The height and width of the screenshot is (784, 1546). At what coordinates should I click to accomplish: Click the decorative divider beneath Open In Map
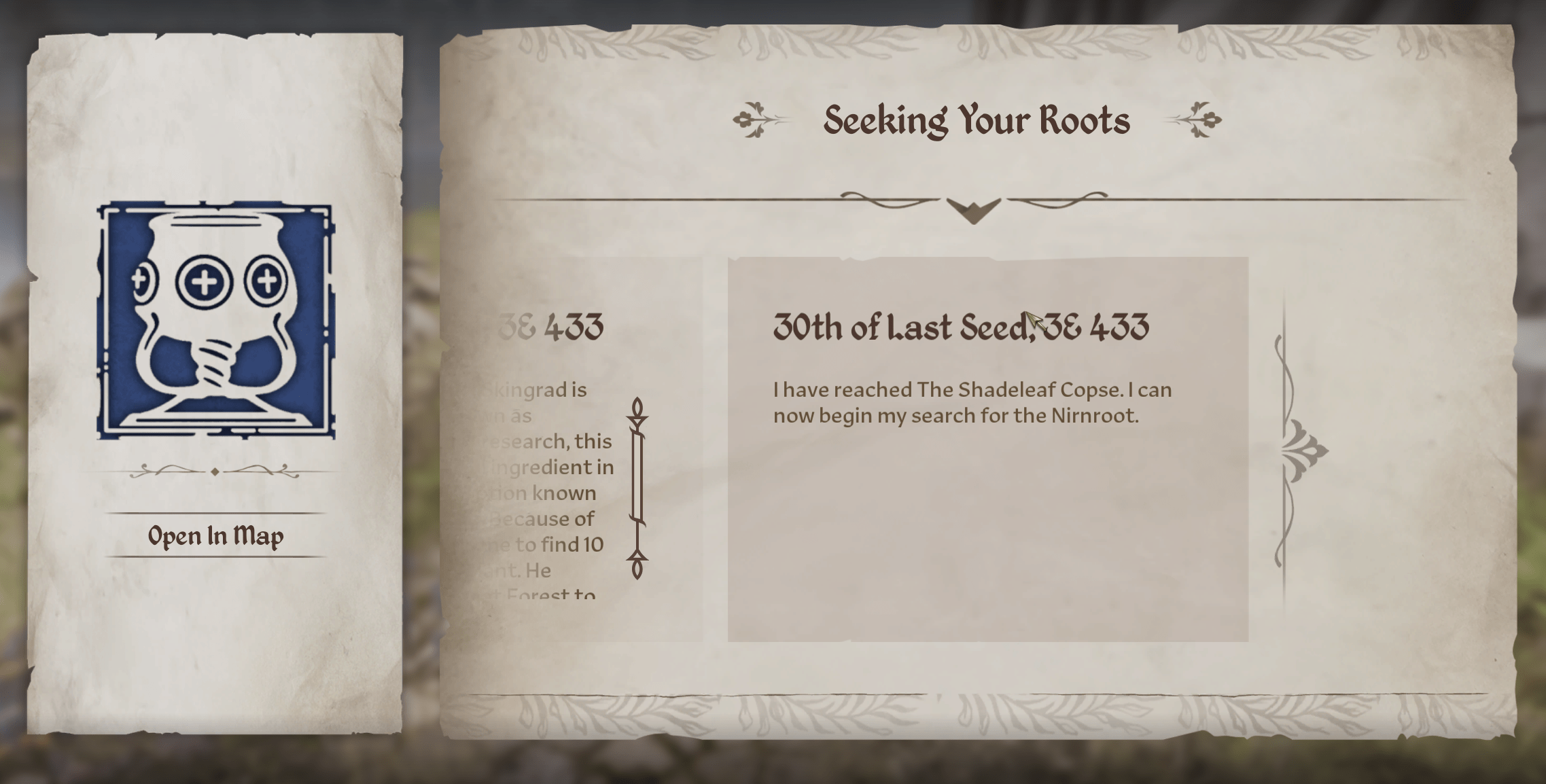coord(215,470)
